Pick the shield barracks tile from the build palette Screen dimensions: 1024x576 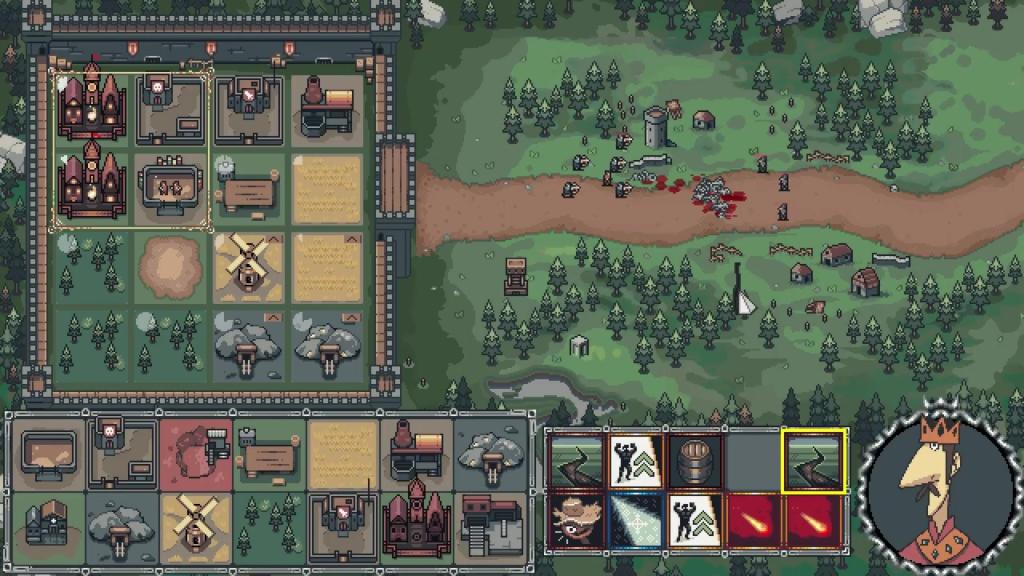[x=343, y=525]
